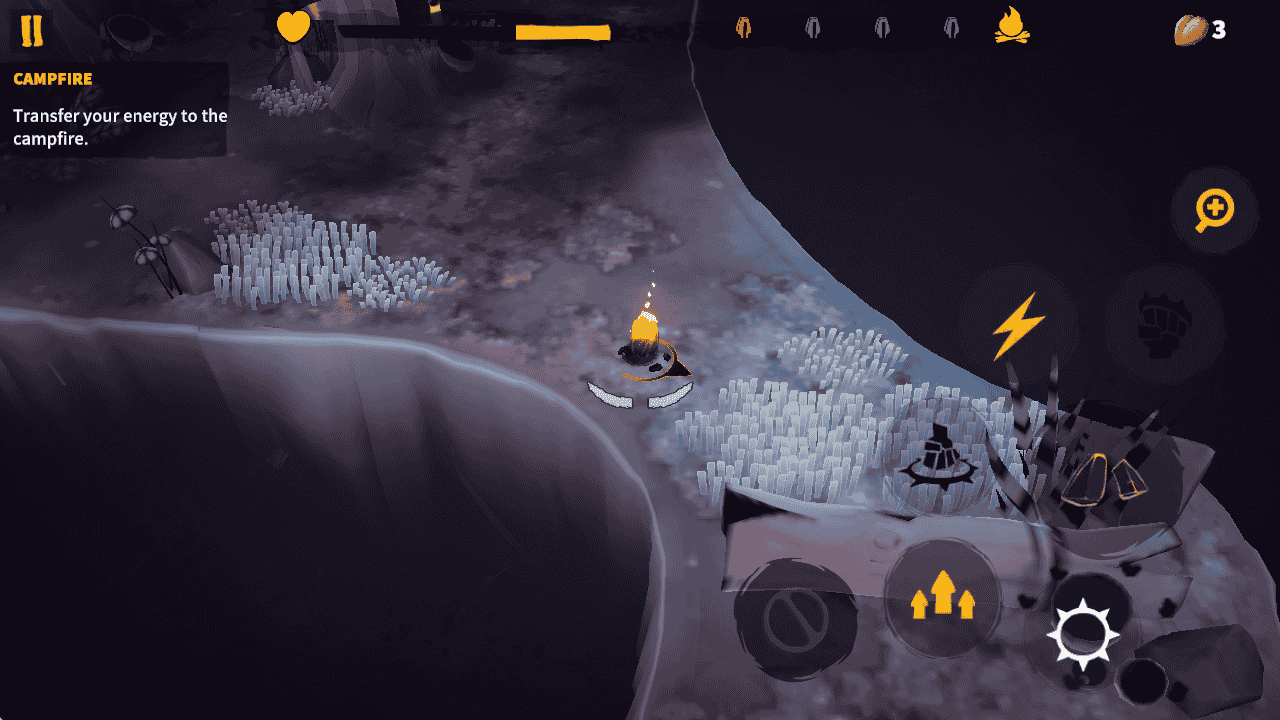This screenshot has width=1280, height=720.
Task: Toggle the third gray seed slot
Action: [x=880, y=28]
